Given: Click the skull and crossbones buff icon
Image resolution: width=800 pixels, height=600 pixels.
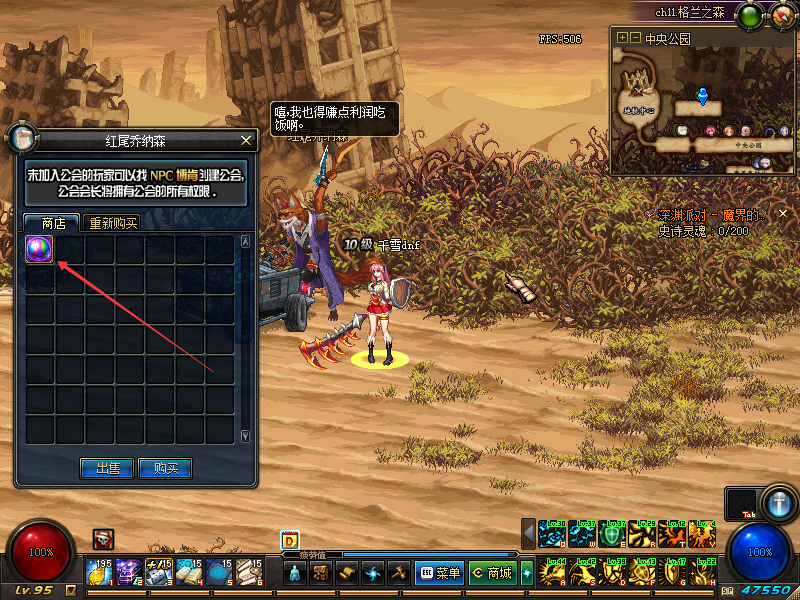Looking at the screenshot, I should point(103,539).
